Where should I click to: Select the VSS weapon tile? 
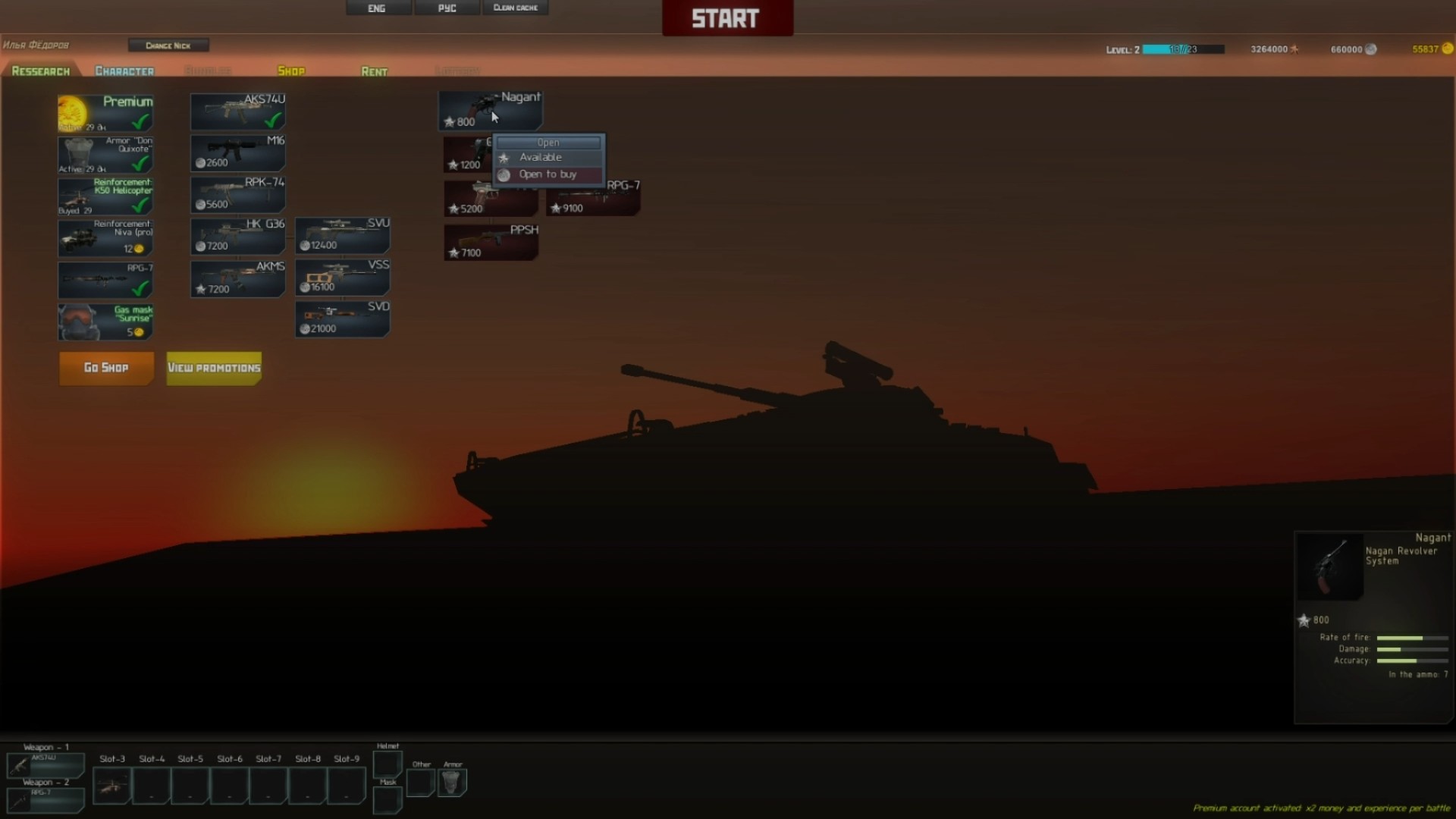pyautogui.click(x=343, y=277)
